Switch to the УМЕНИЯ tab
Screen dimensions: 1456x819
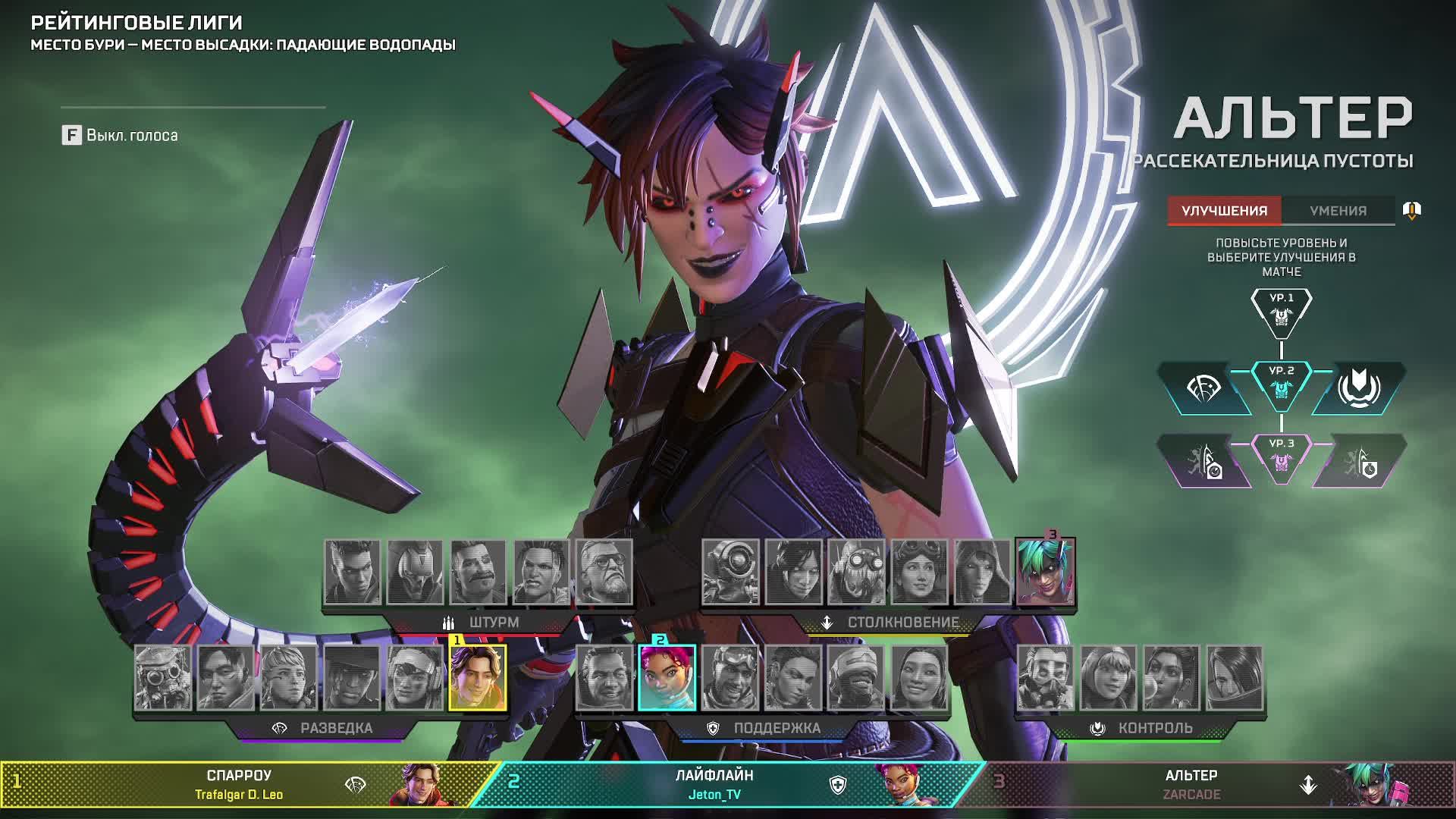click(x=1338, y=211)
